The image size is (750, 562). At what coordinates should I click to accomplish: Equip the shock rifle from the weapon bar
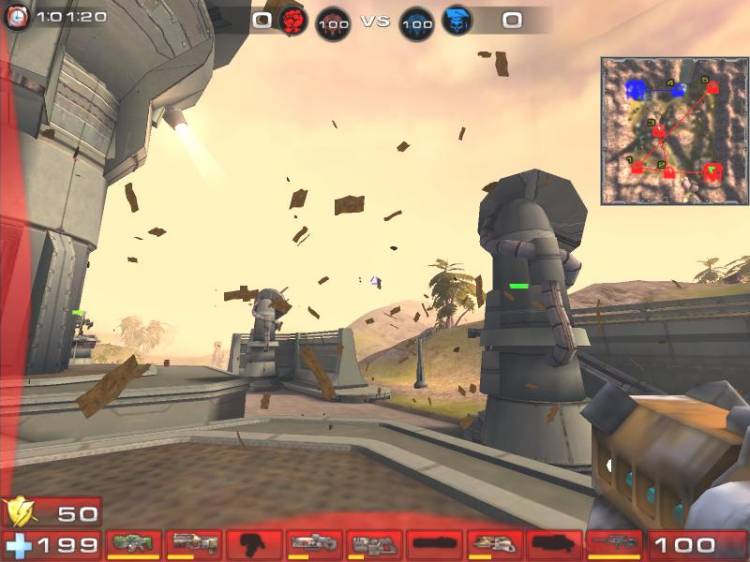click(314, 544)
